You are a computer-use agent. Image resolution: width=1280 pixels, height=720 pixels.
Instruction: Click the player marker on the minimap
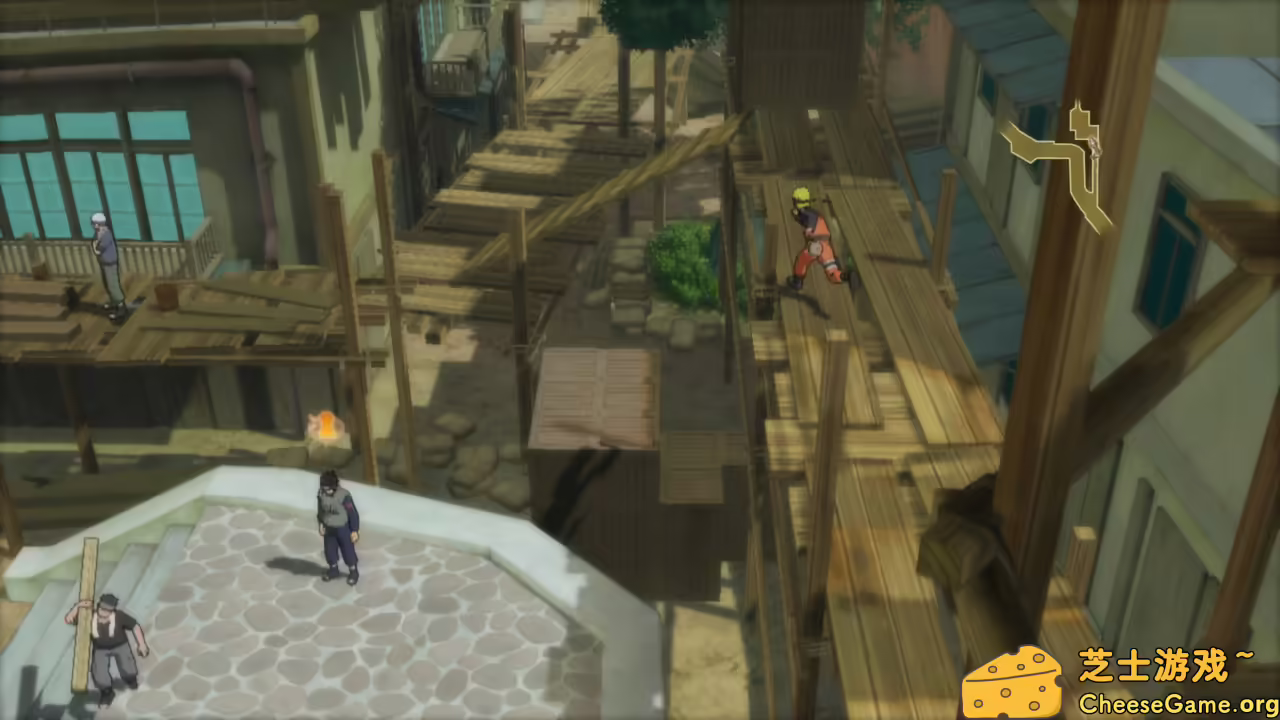point(1096,145)
